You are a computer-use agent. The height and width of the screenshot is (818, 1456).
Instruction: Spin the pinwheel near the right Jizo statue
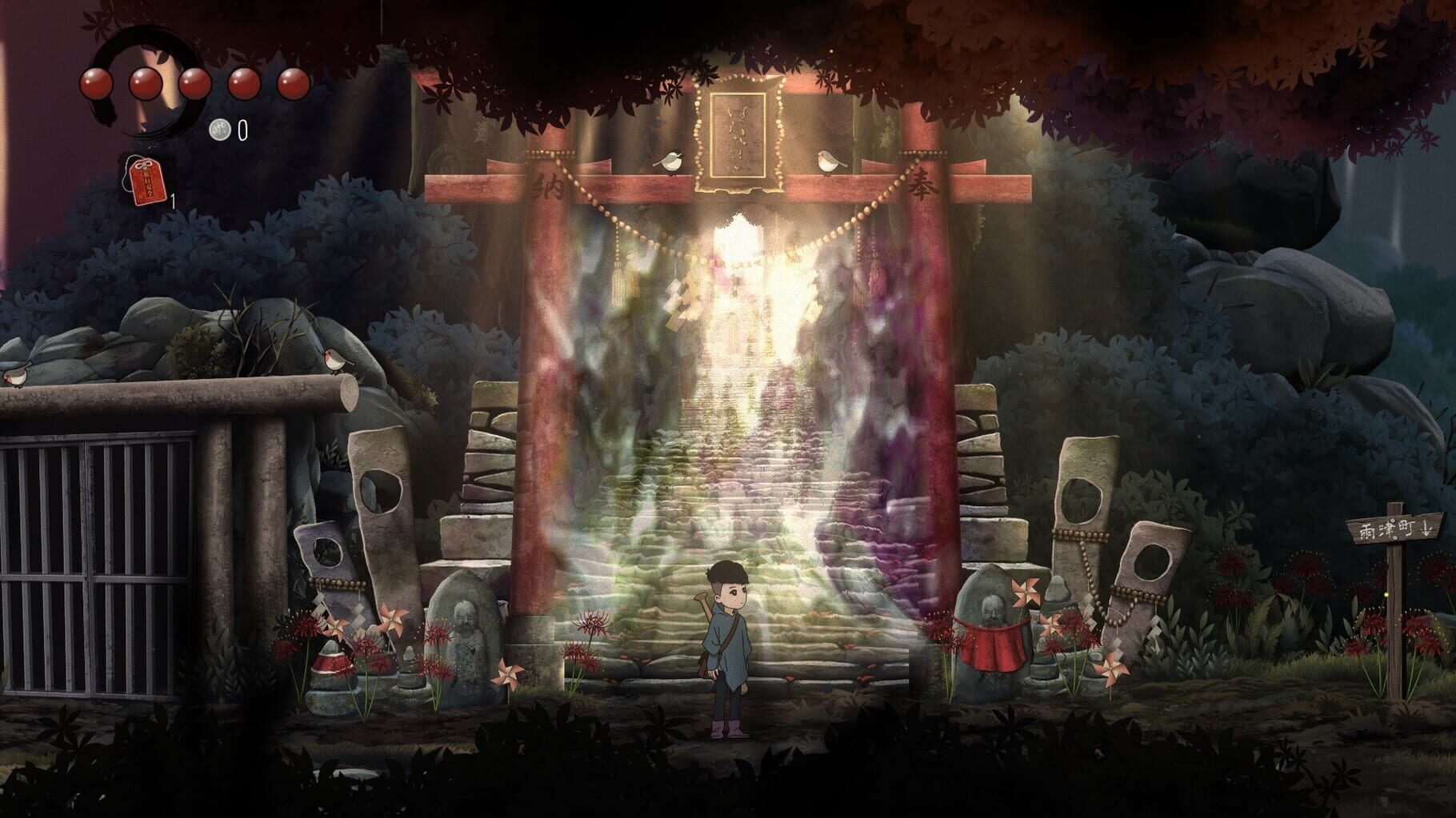click(x=1026, y=592)
